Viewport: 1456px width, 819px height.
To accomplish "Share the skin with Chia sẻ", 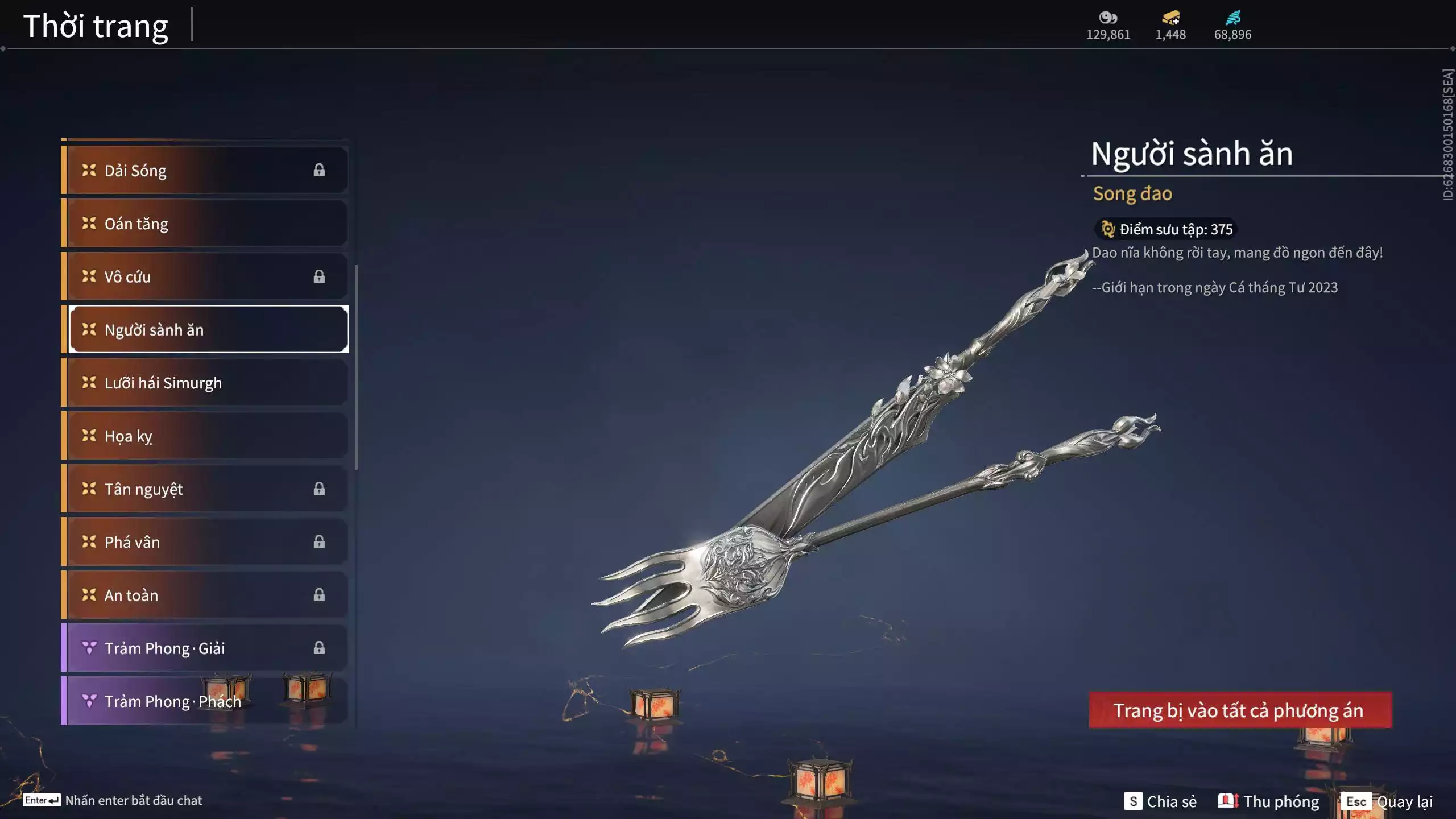I will [x=1160, y=801].
